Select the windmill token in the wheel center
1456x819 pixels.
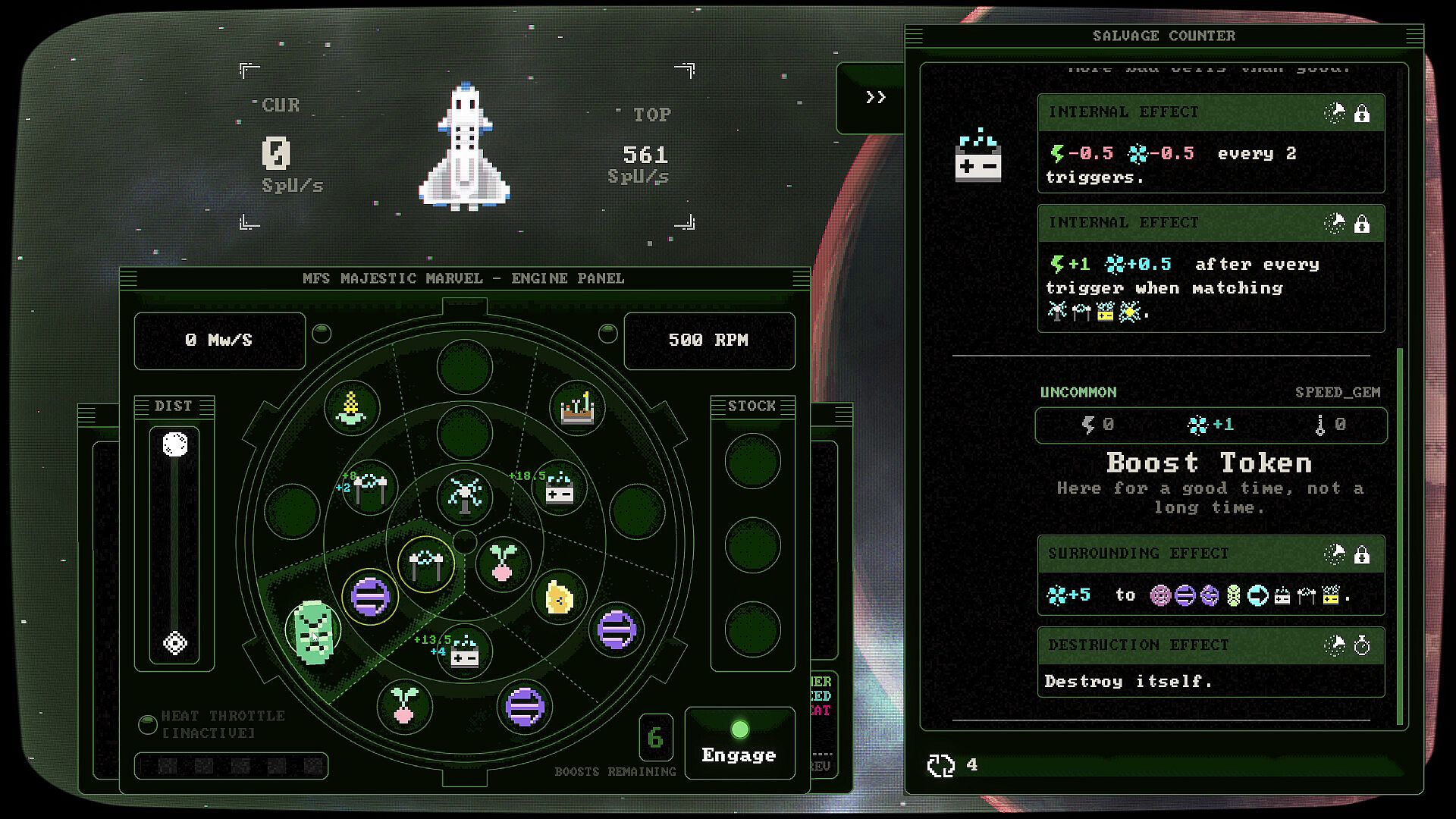[x=465, y=494]
